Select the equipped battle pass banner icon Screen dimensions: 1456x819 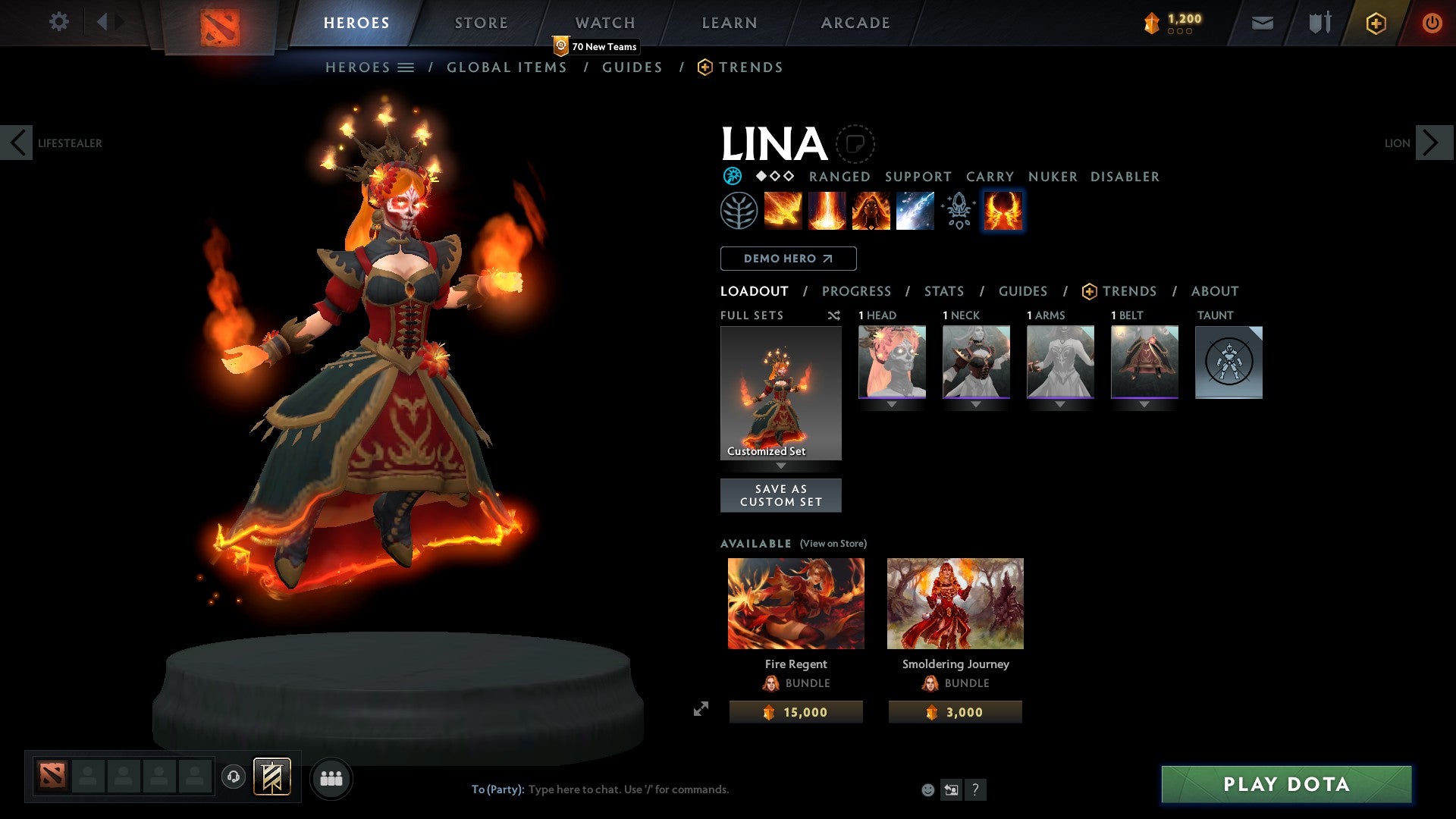coord(271,777)
